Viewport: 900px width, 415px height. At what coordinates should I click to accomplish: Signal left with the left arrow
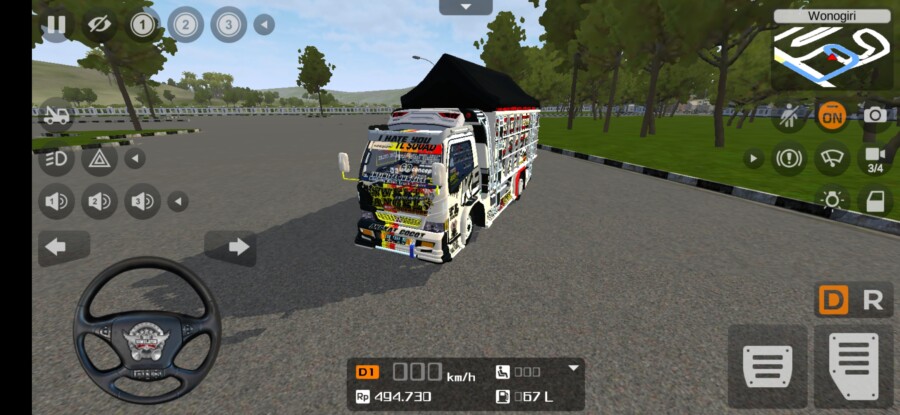pyautogui.click(x=56, y=246)
